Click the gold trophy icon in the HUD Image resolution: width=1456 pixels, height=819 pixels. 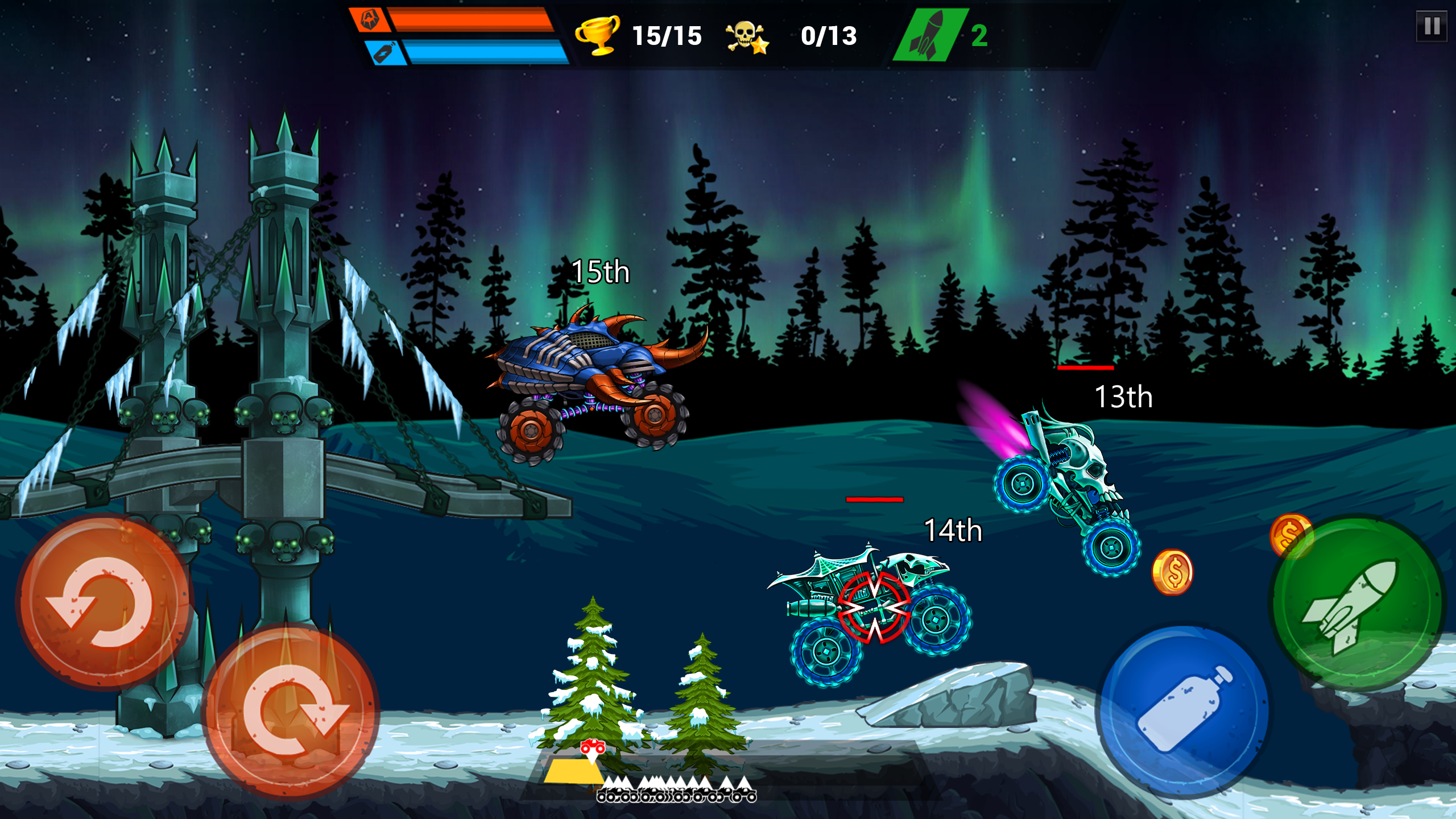596,36
